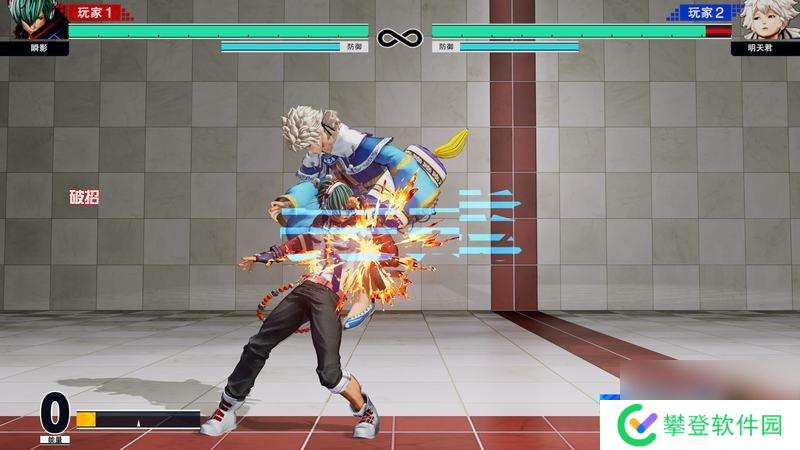Click player 1's green-haired character portrait
This screenshot has width=800, height=450.
click(38, 20)
